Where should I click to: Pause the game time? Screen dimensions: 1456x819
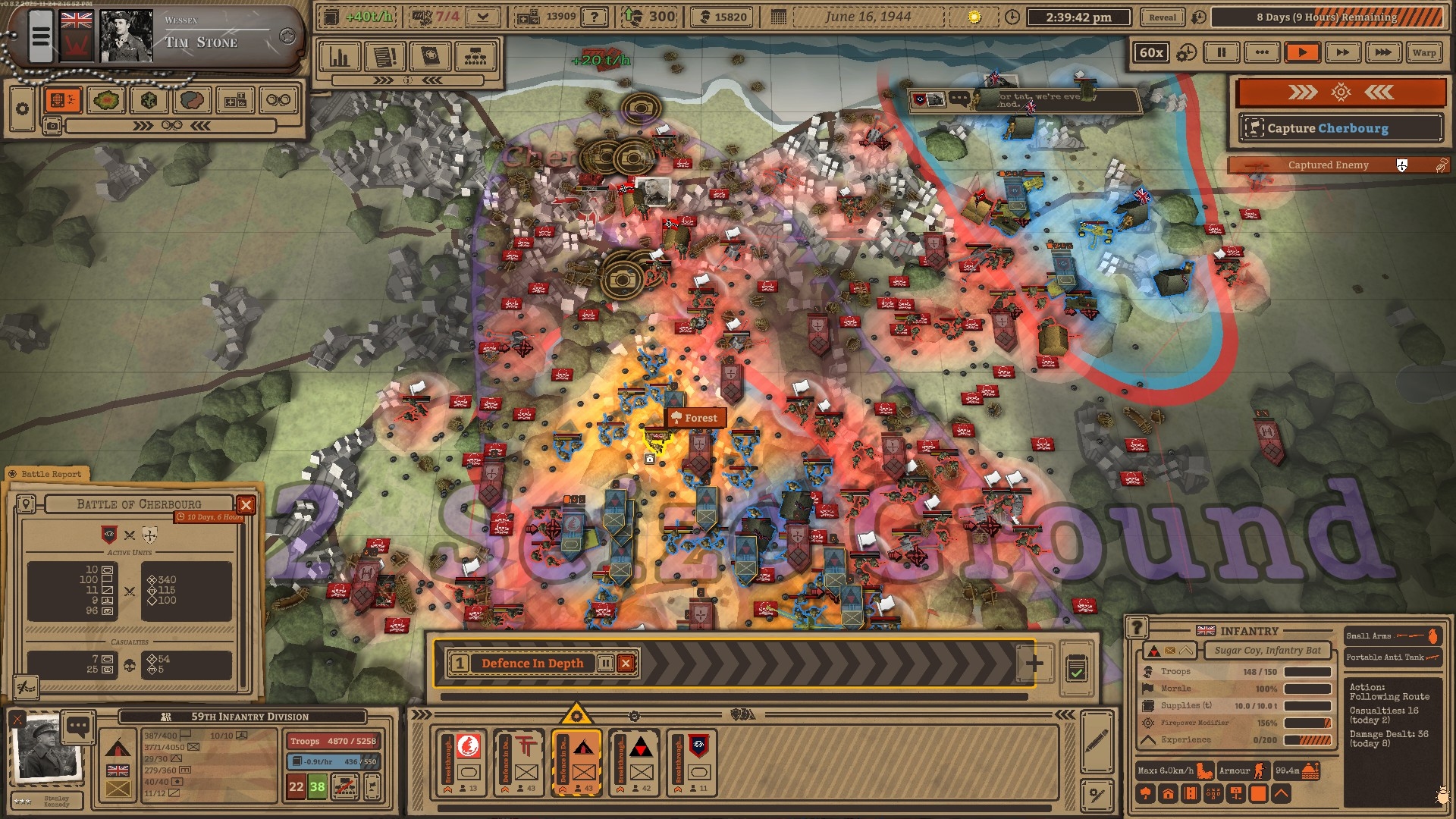tap(1221, 52)
